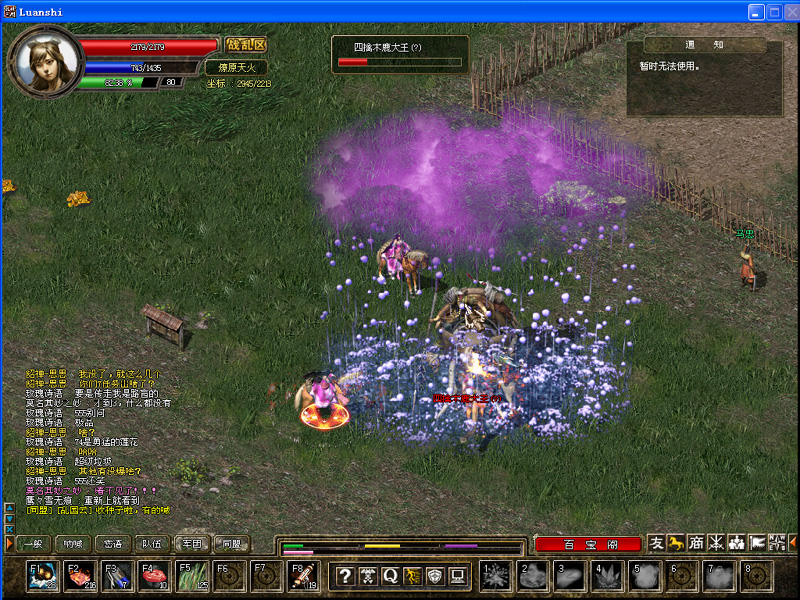Open the question mark help button
800x600 pixels.
[x=344, y=576]
